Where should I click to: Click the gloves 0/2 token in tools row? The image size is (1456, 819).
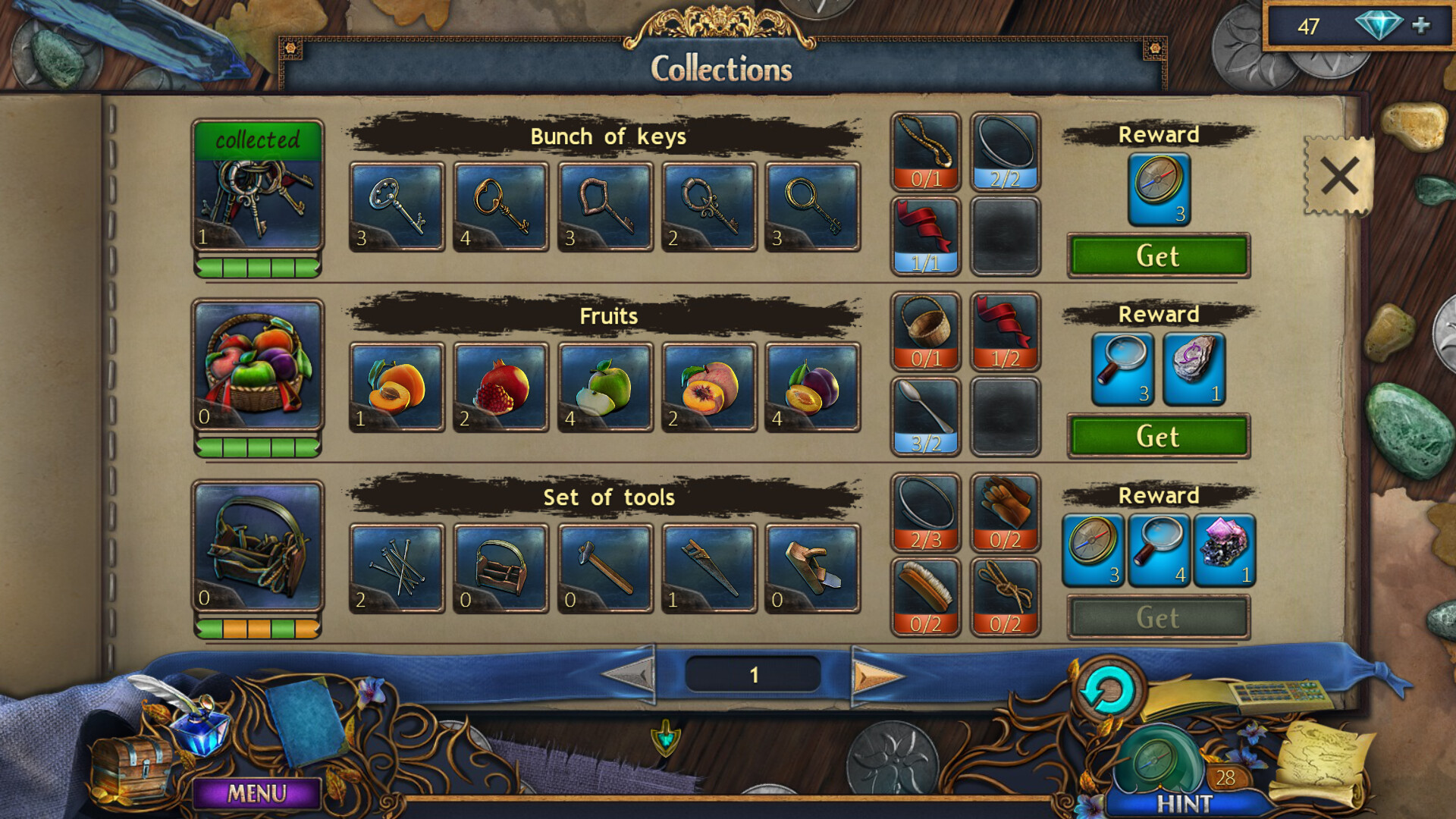pos(1006,512)
